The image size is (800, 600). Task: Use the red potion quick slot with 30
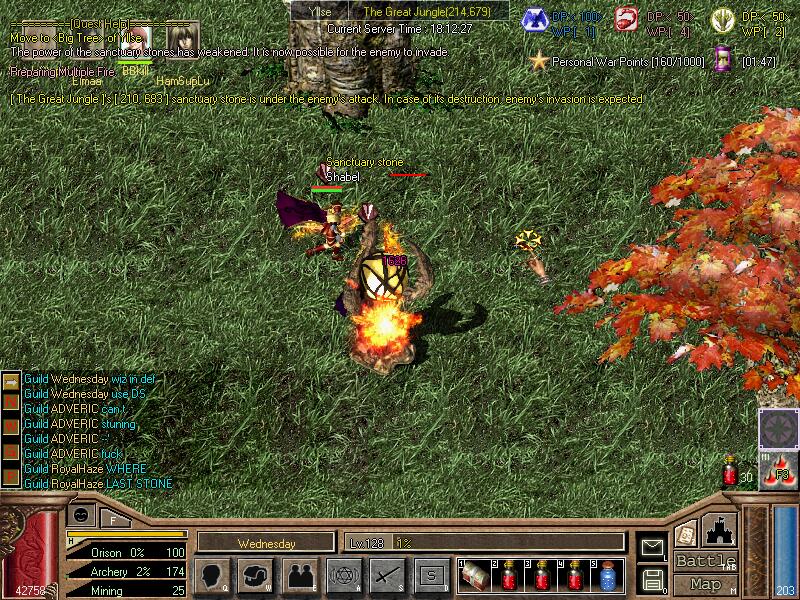732,472
